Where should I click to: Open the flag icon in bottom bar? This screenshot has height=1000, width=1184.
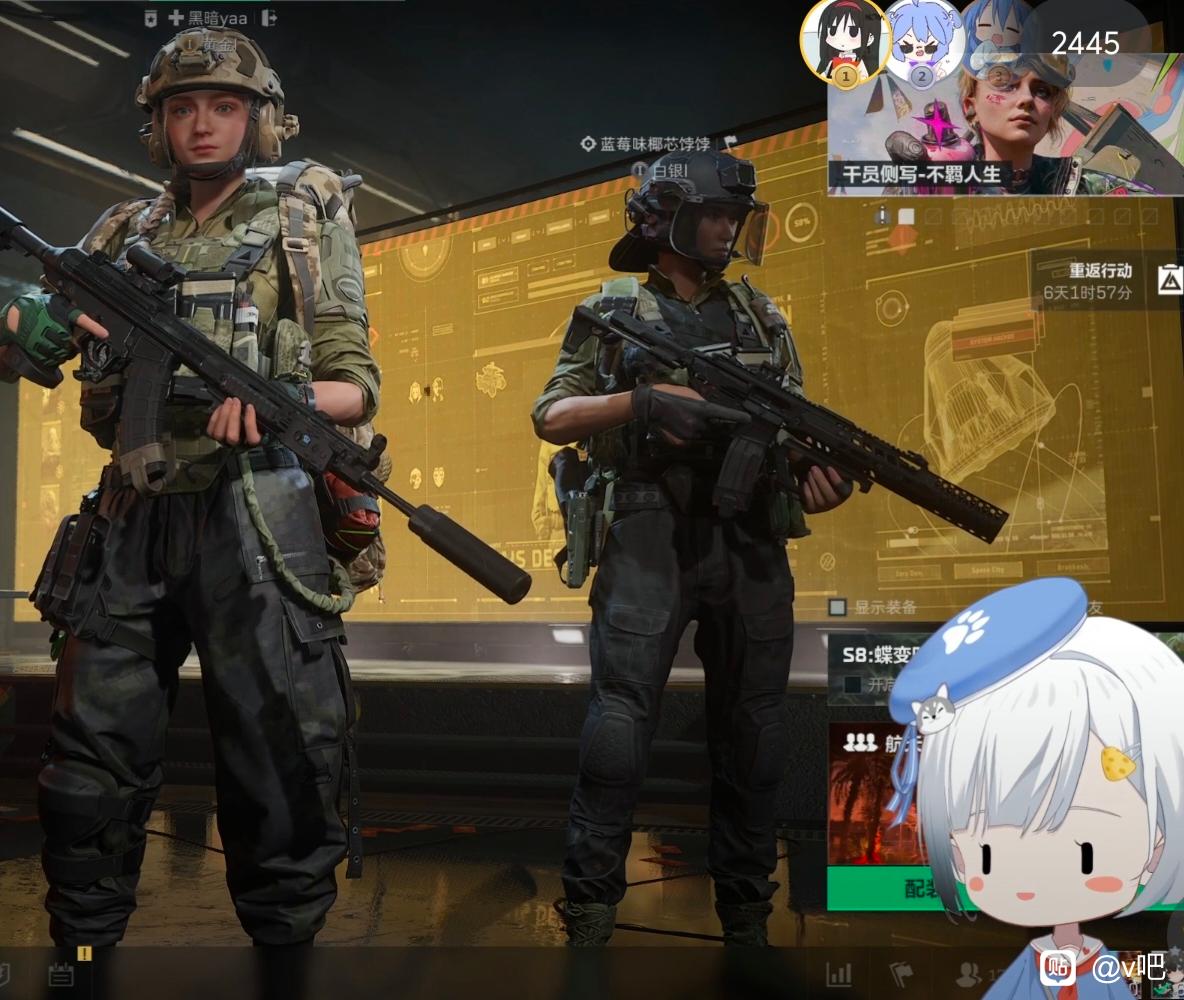(902, 974)
